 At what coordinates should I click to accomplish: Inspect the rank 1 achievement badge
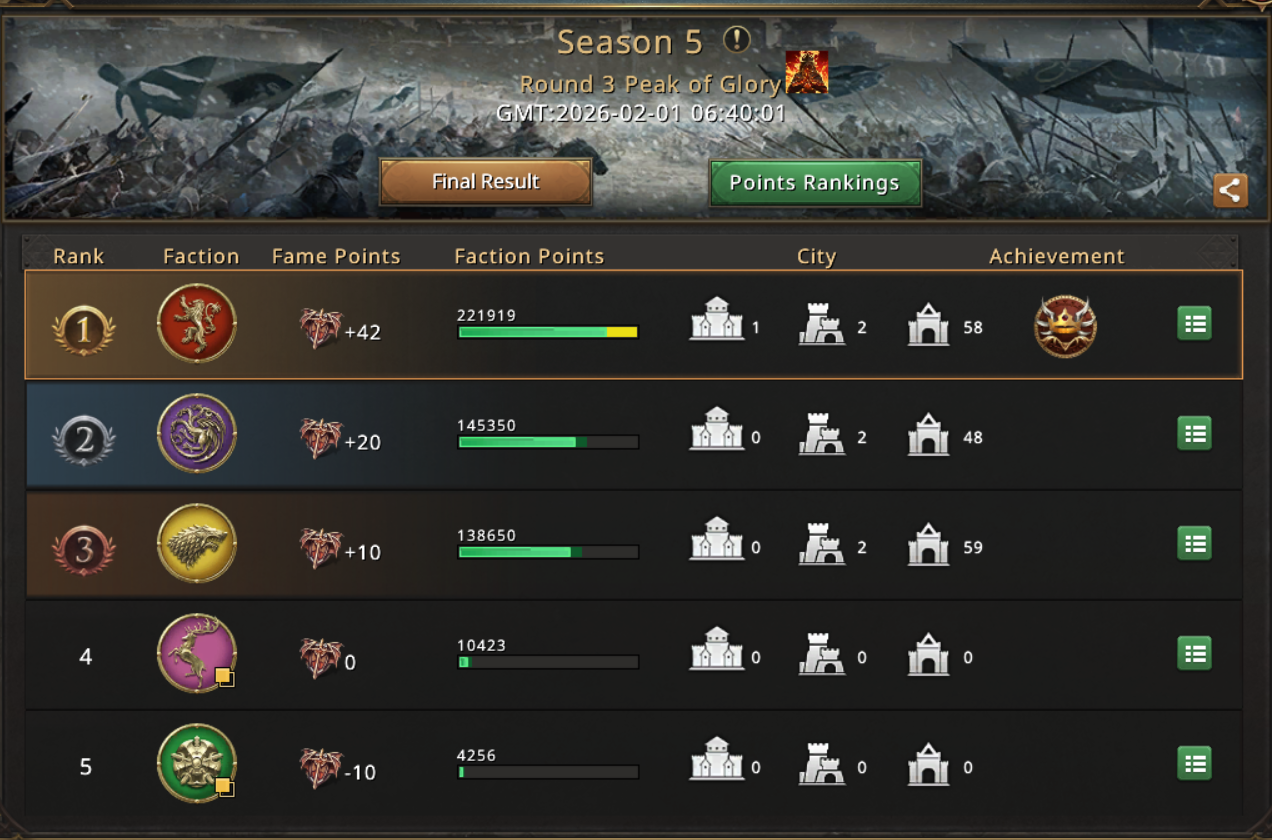(1065, 326)
